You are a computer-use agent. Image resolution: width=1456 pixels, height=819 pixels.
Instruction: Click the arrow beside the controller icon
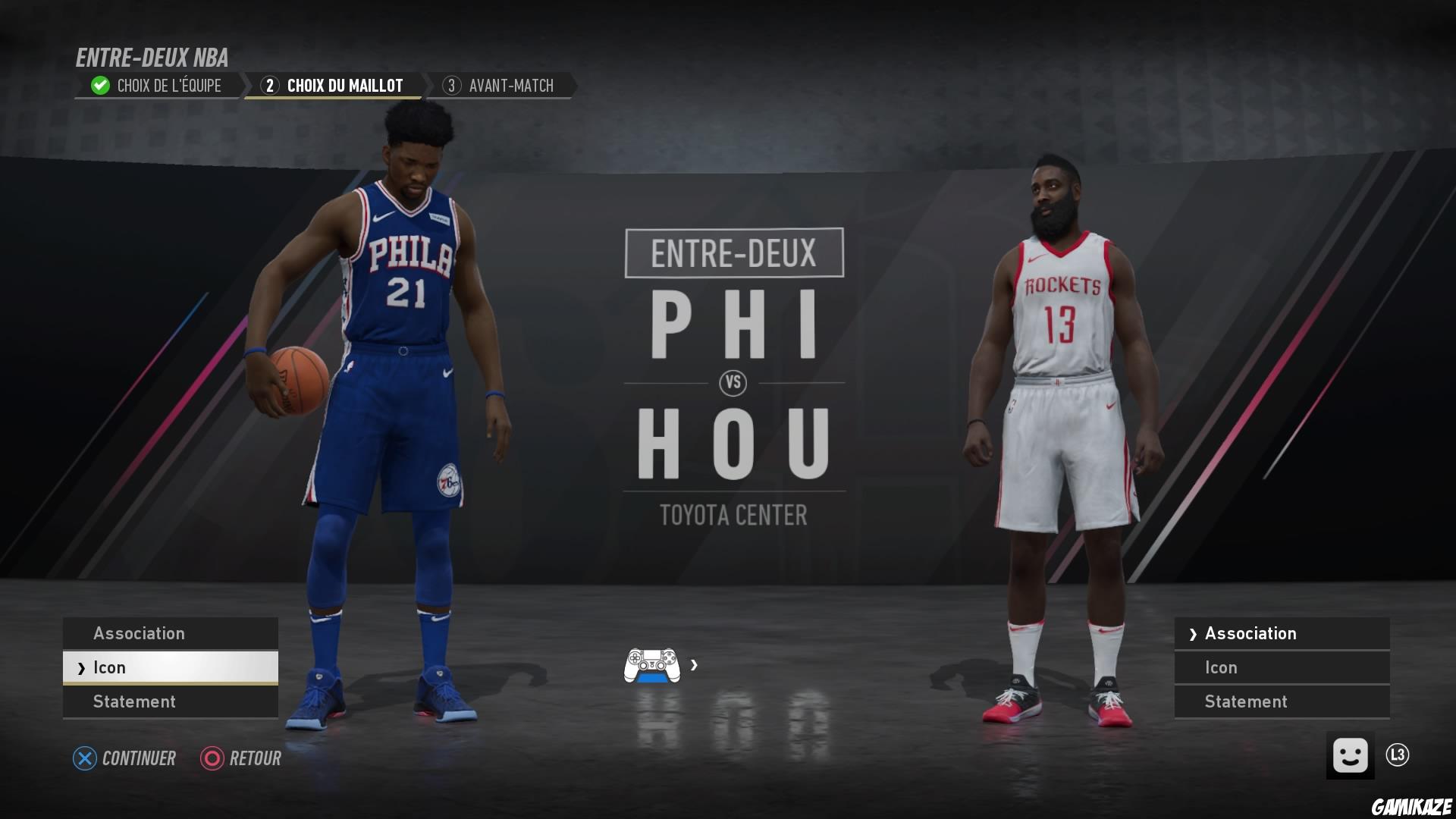pos(694,667)
